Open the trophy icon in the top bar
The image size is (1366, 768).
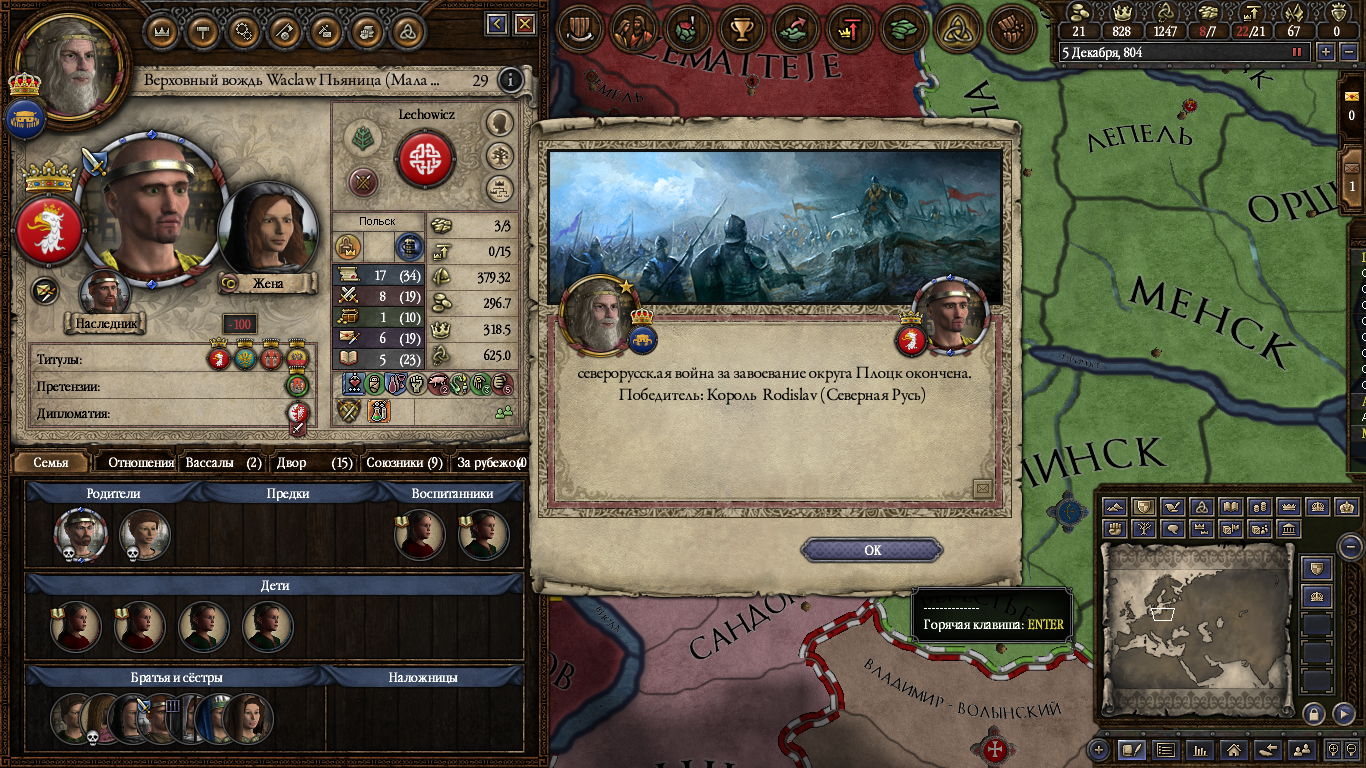741,29
